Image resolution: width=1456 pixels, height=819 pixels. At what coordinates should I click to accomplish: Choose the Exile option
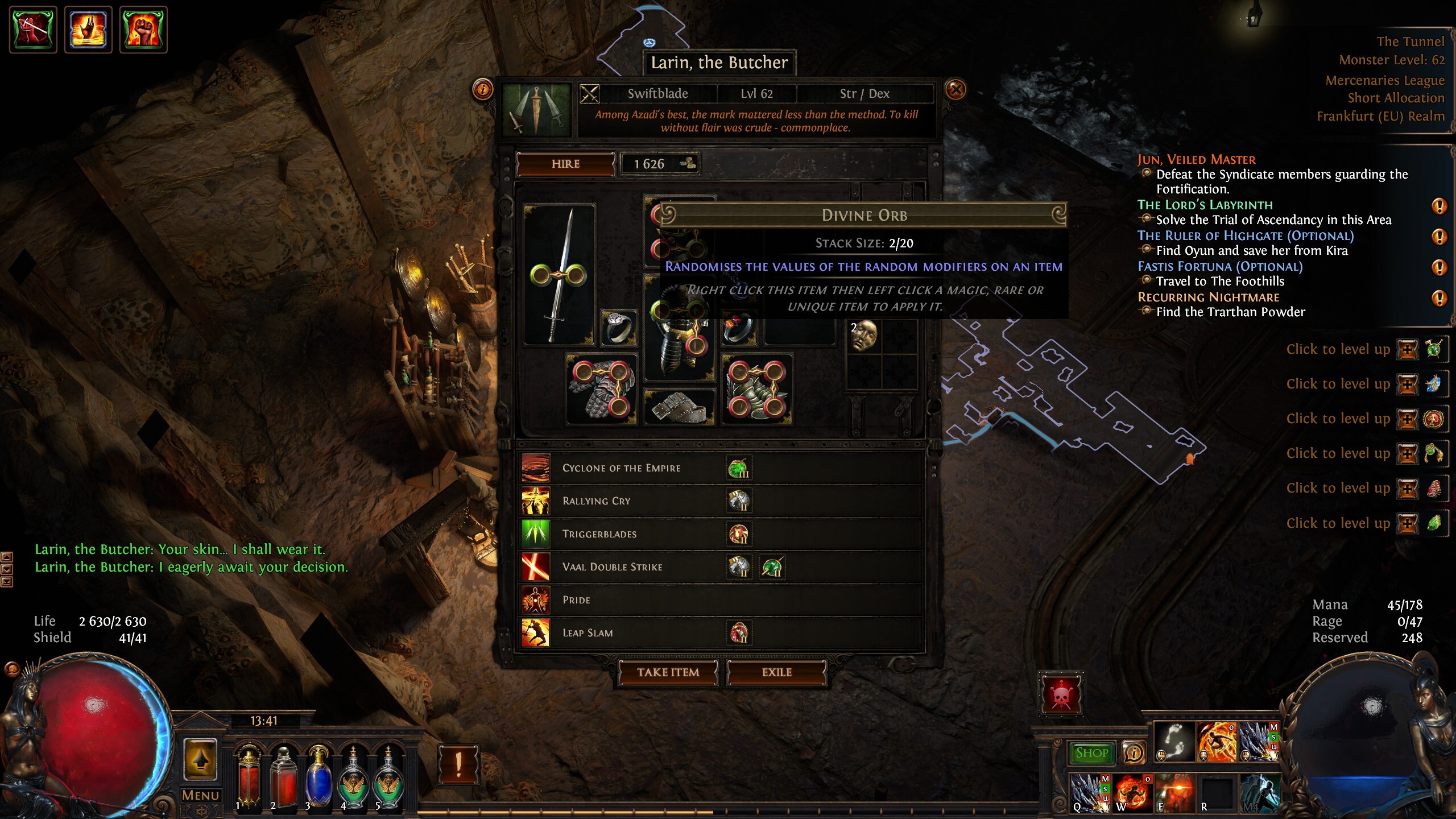pos(776,672)
